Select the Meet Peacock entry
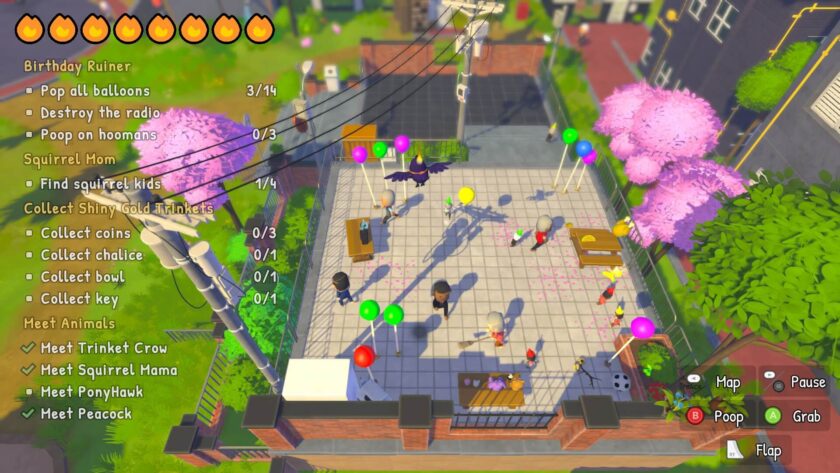Viewport: 840px width, 473px height. (85, 413)
